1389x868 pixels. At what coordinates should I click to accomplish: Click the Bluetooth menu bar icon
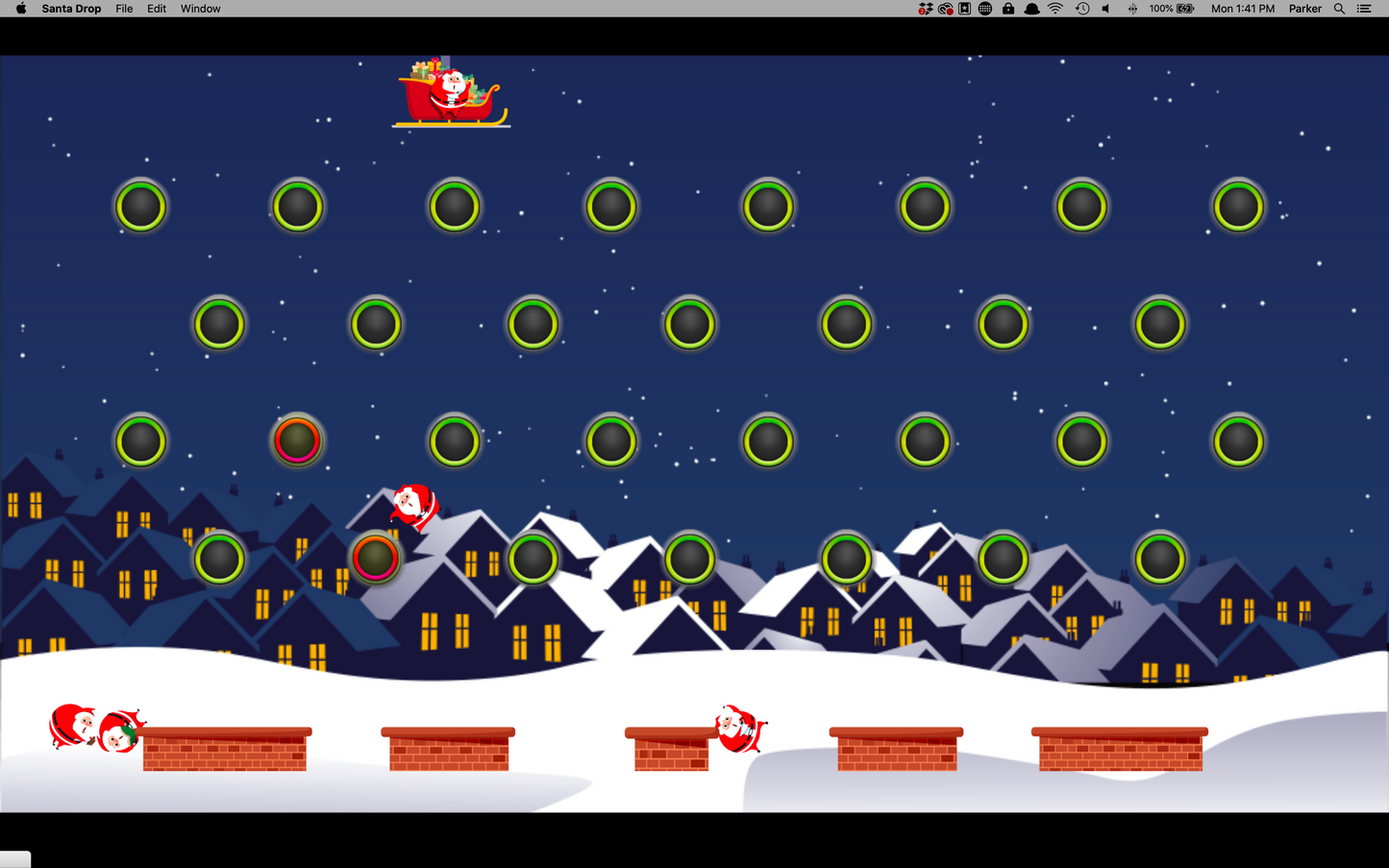(x=1131, y=9)
